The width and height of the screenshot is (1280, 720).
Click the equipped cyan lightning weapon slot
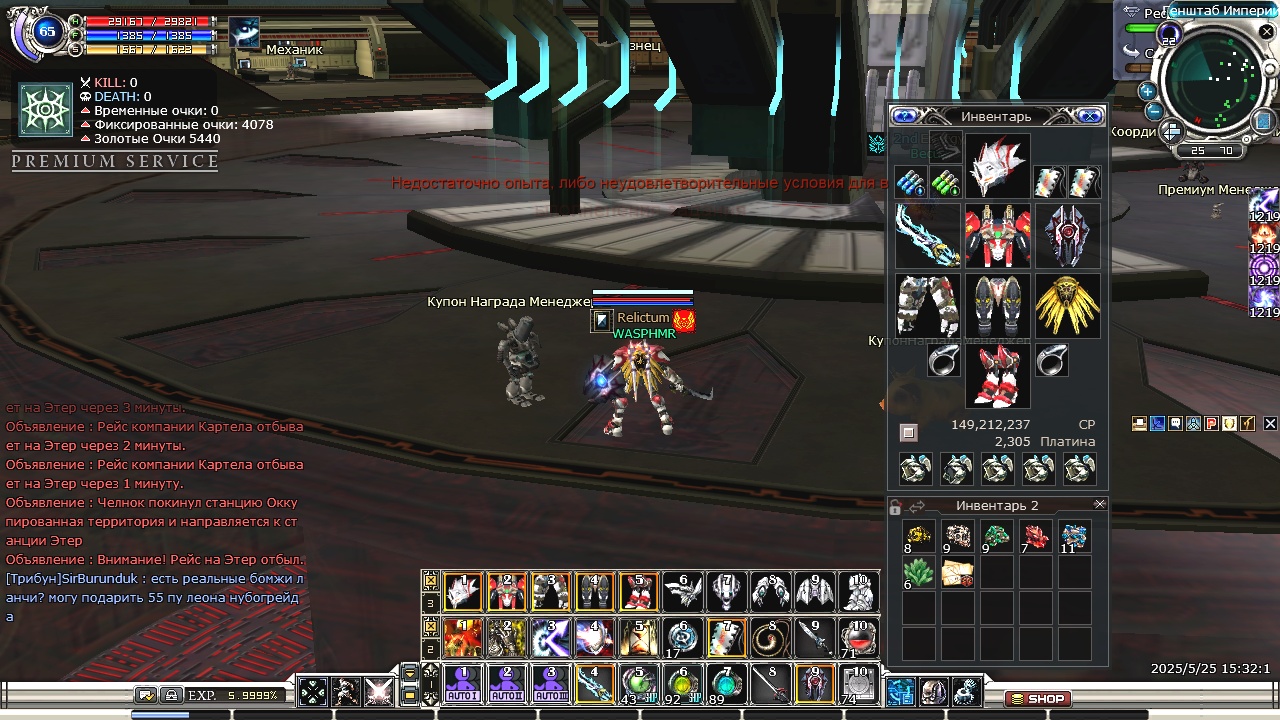[x=927, y=236]
